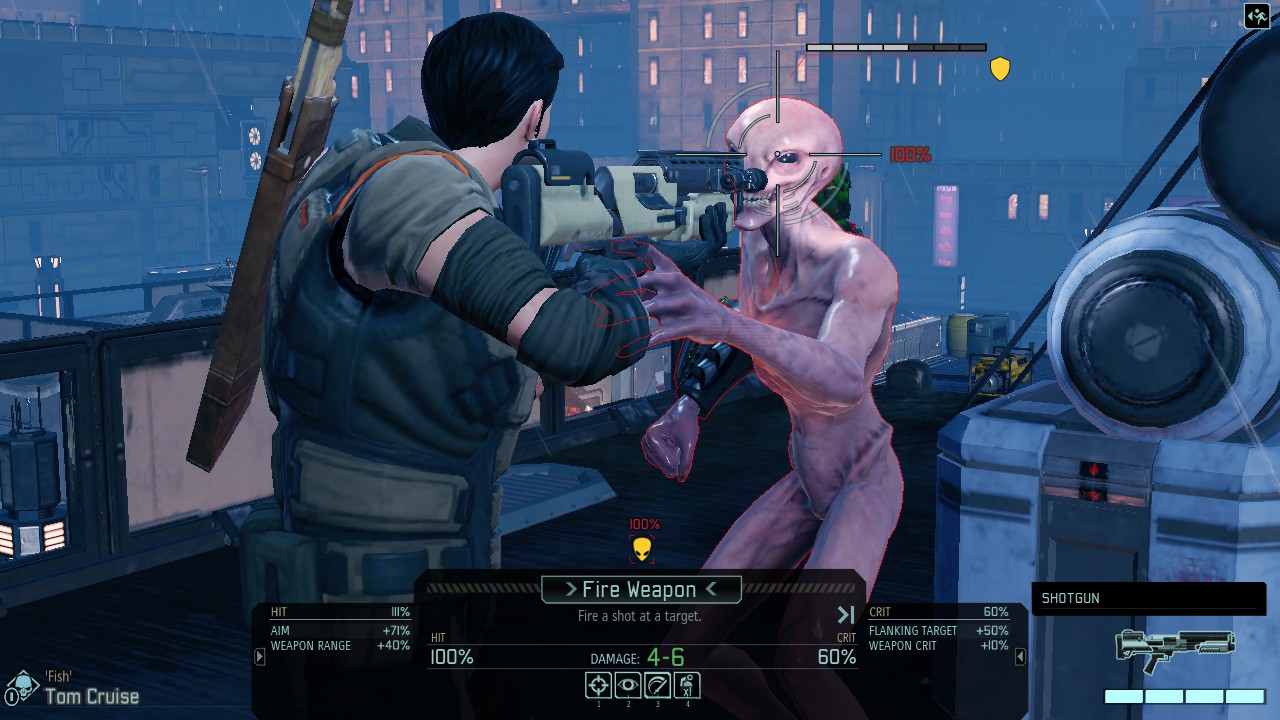
Task: Collapse the crit breakdown panel arrow
Action: (x=1020, y=657)
